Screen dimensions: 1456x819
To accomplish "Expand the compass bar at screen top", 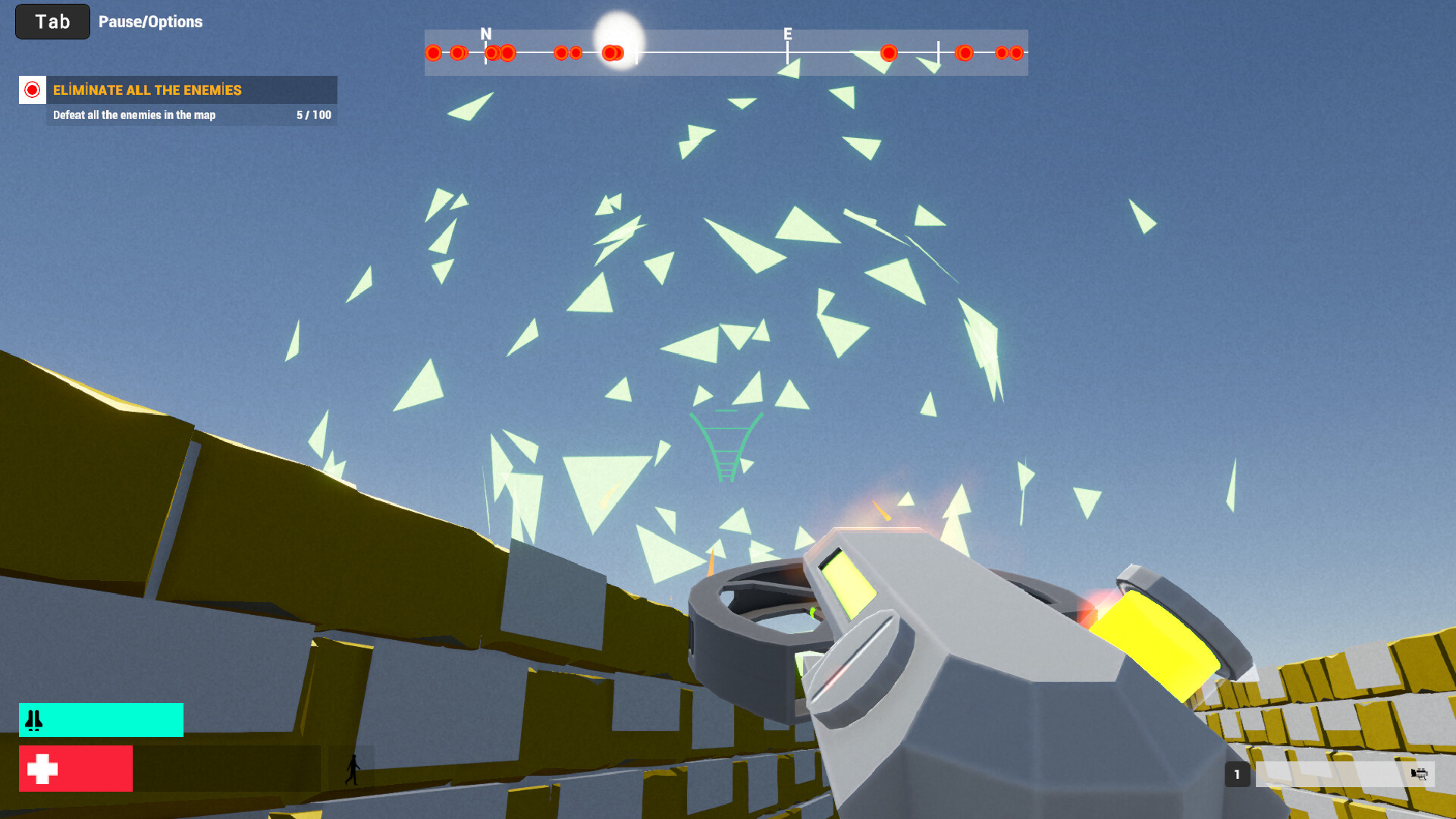I will point(726,53).
